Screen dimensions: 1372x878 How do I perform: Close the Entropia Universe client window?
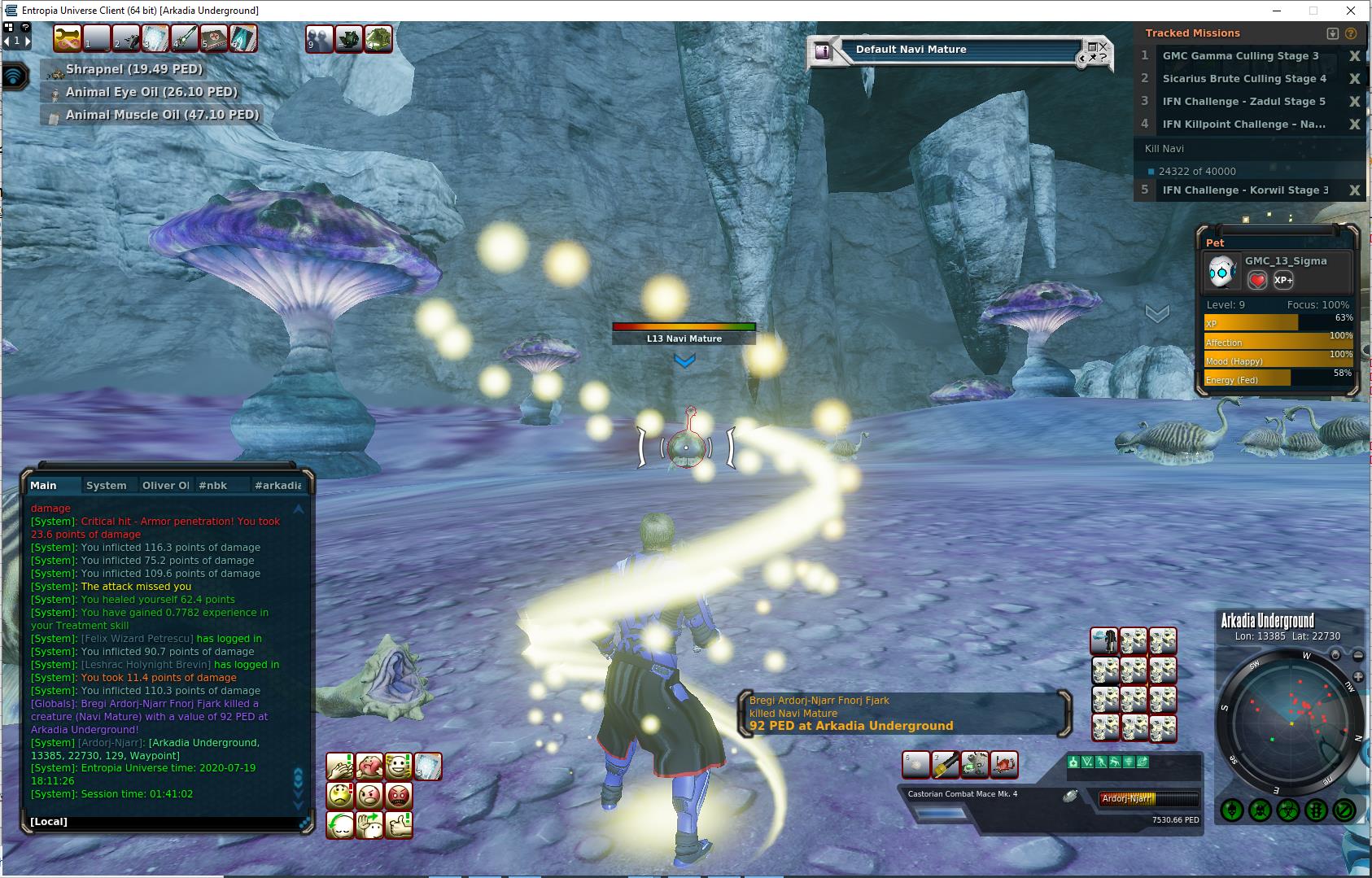[1352, 11]
